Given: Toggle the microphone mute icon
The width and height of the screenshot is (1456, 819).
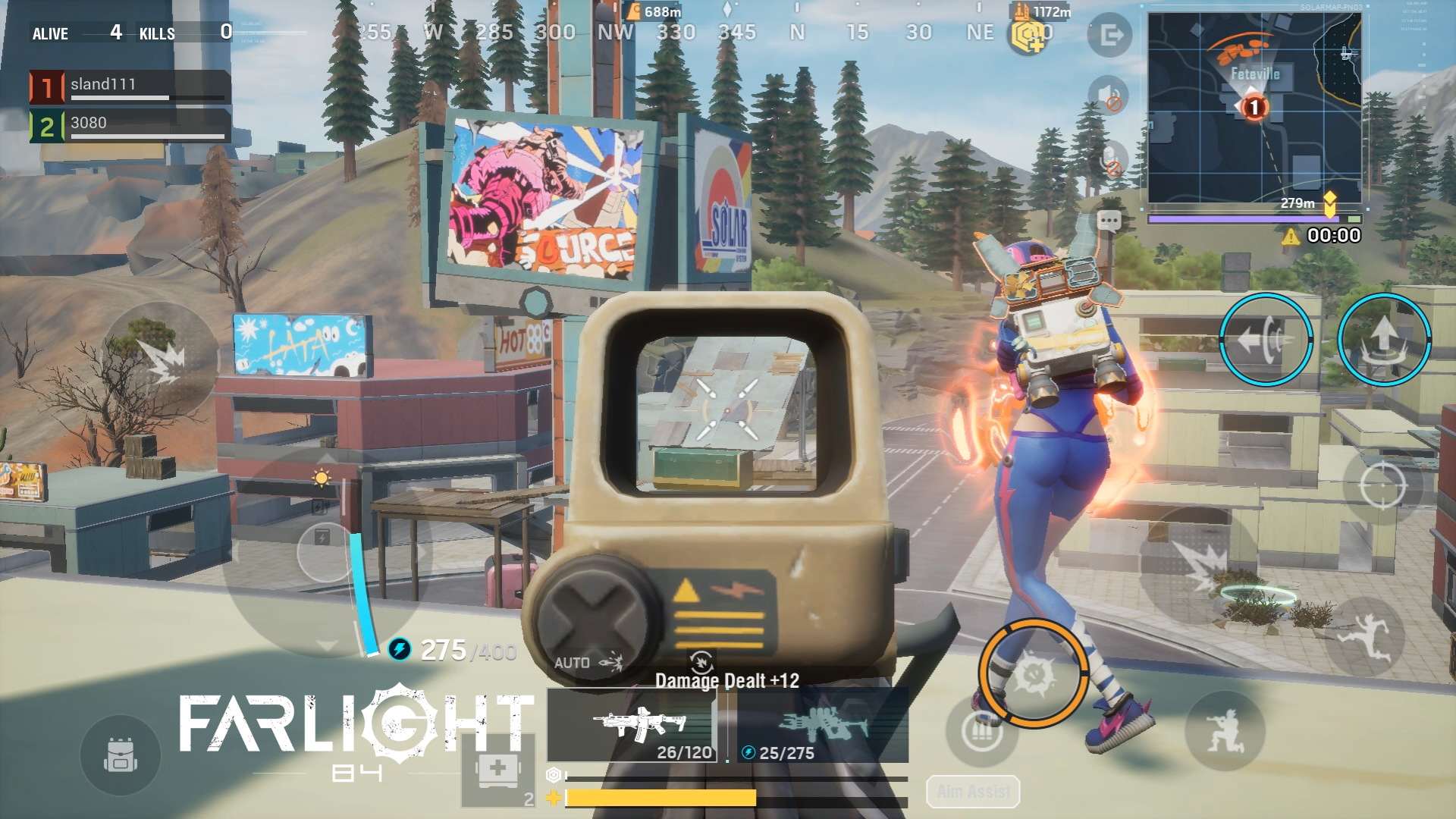Looking at the screenshot, I should tap(1112, 161).
